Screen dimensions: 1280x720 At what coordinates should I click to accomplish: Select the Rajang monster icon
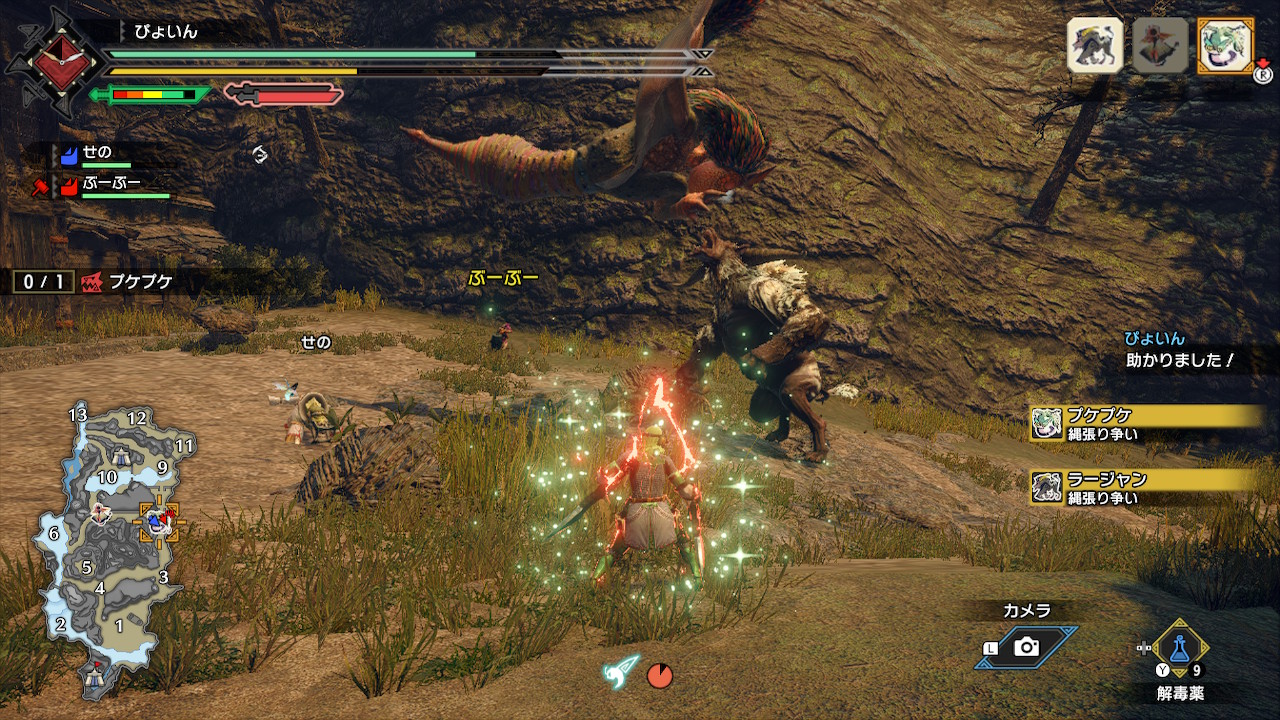(1095, 45)
